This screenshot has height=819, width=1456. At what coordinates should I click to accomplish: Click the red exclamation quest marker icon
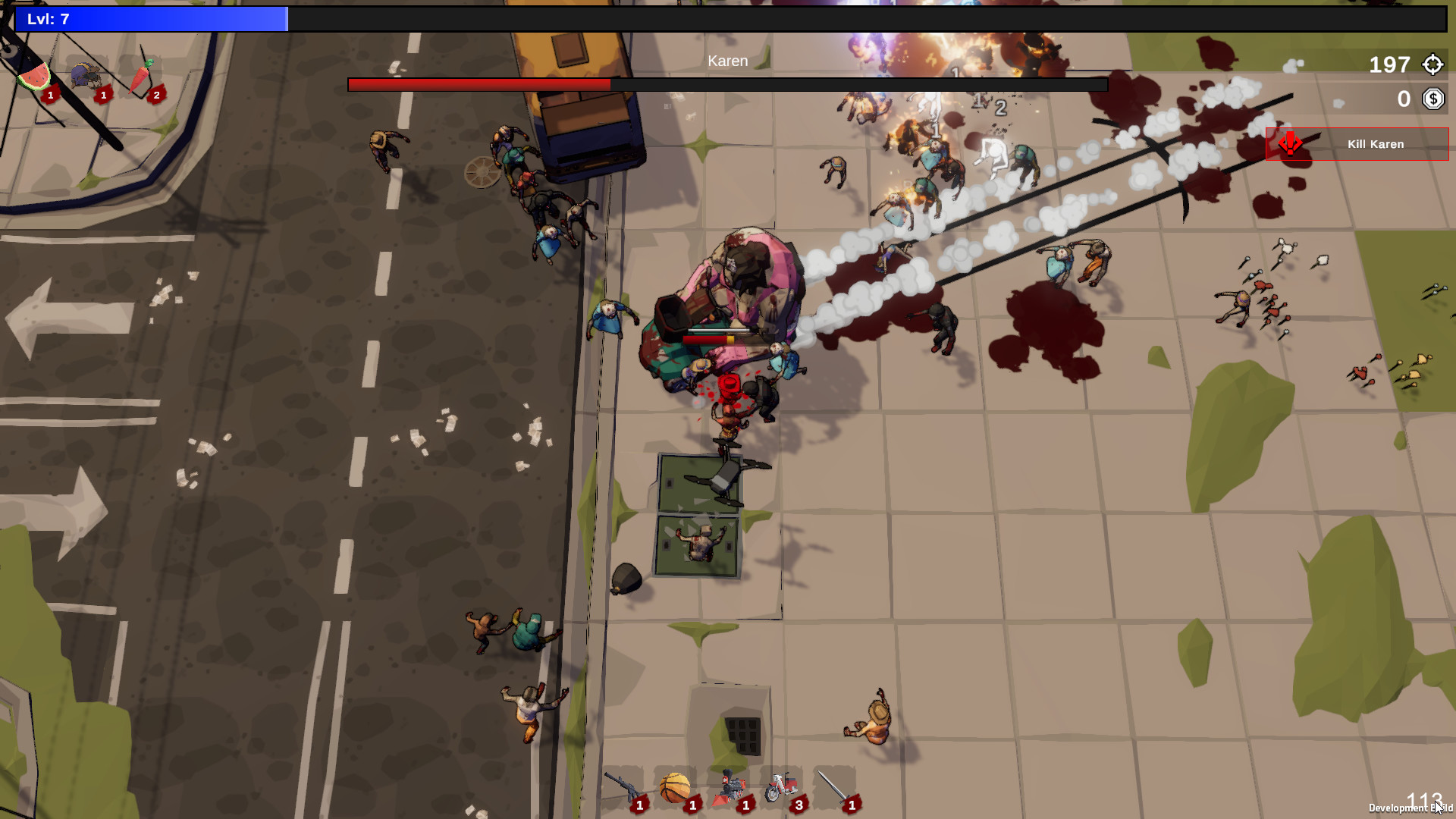pos(1290,144)
